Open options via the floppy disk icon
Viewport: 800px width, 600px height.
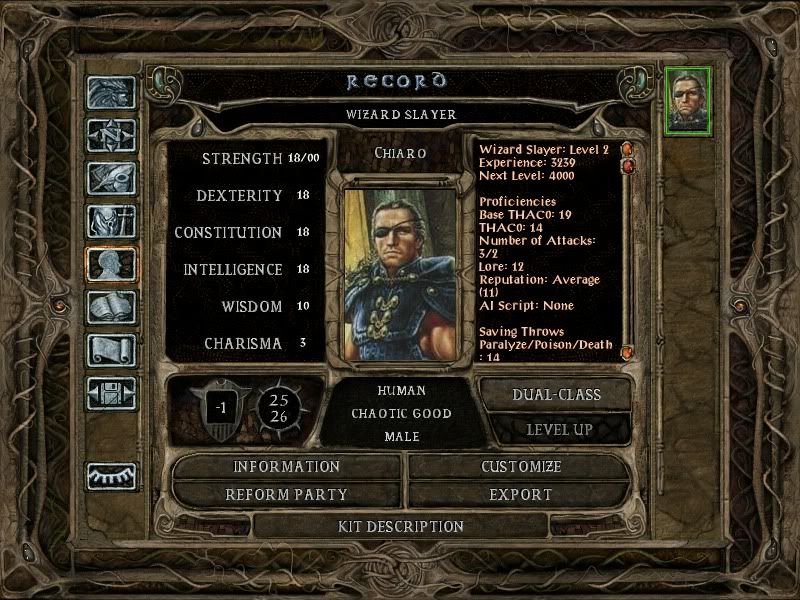tap(111, 393)
